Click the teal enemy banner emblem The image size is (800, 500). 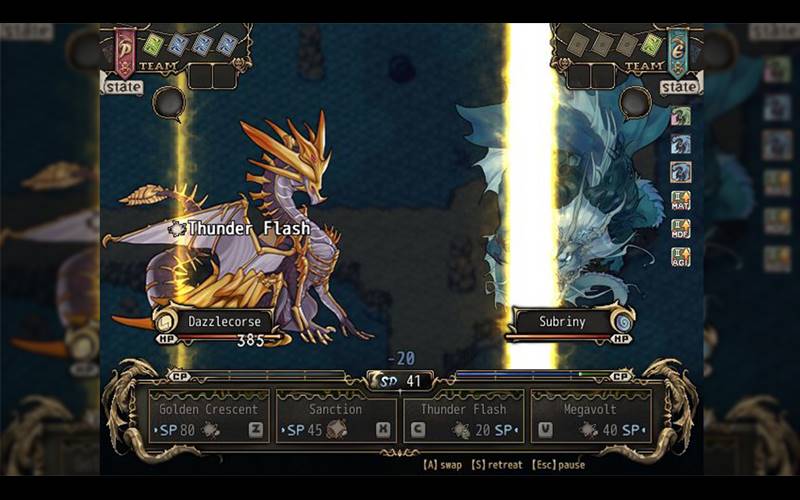pyautogui.click(x=678, y=50)
